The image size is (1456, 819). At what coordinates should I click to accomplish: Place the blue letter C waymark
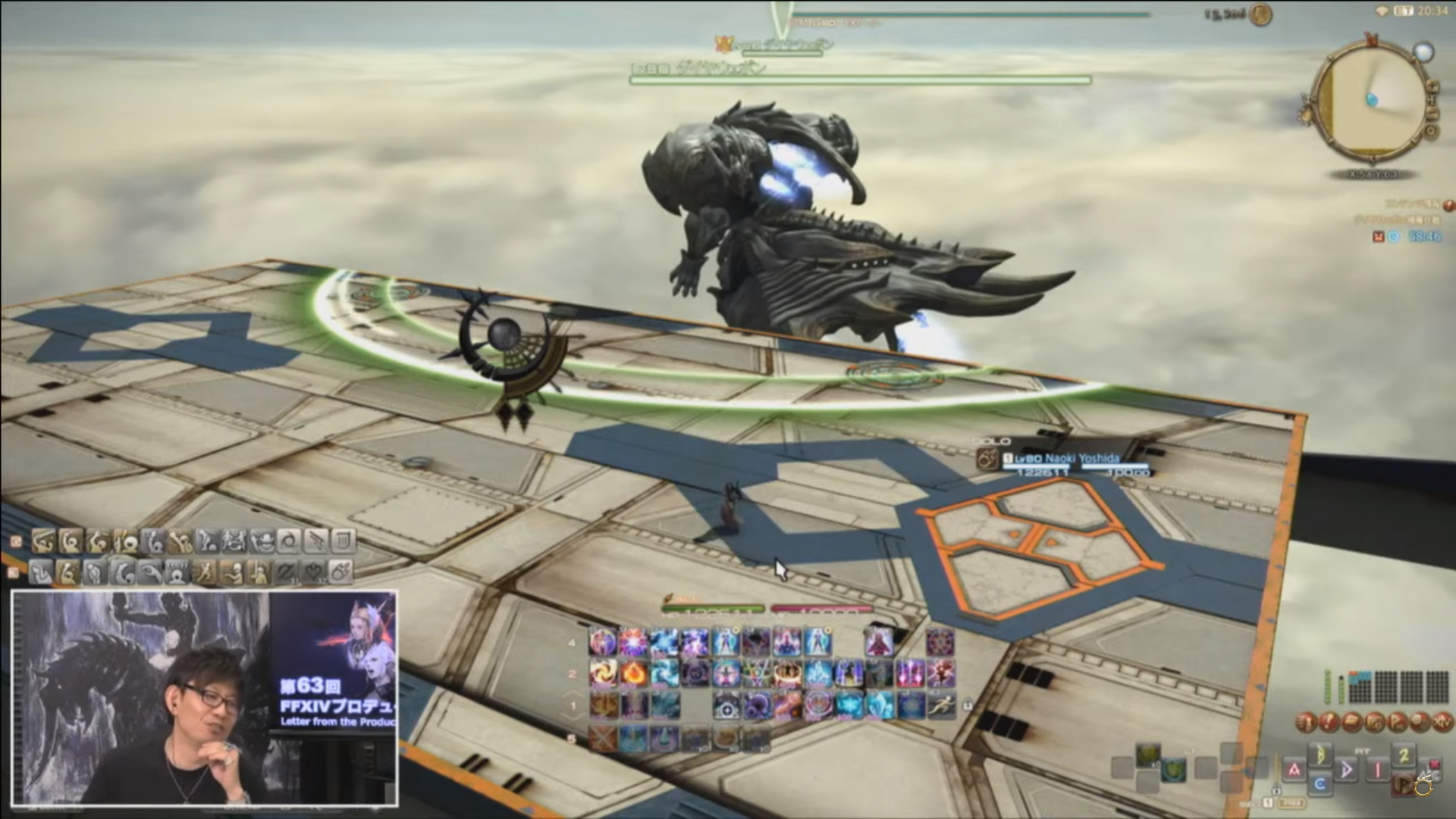pos(1319,783)
